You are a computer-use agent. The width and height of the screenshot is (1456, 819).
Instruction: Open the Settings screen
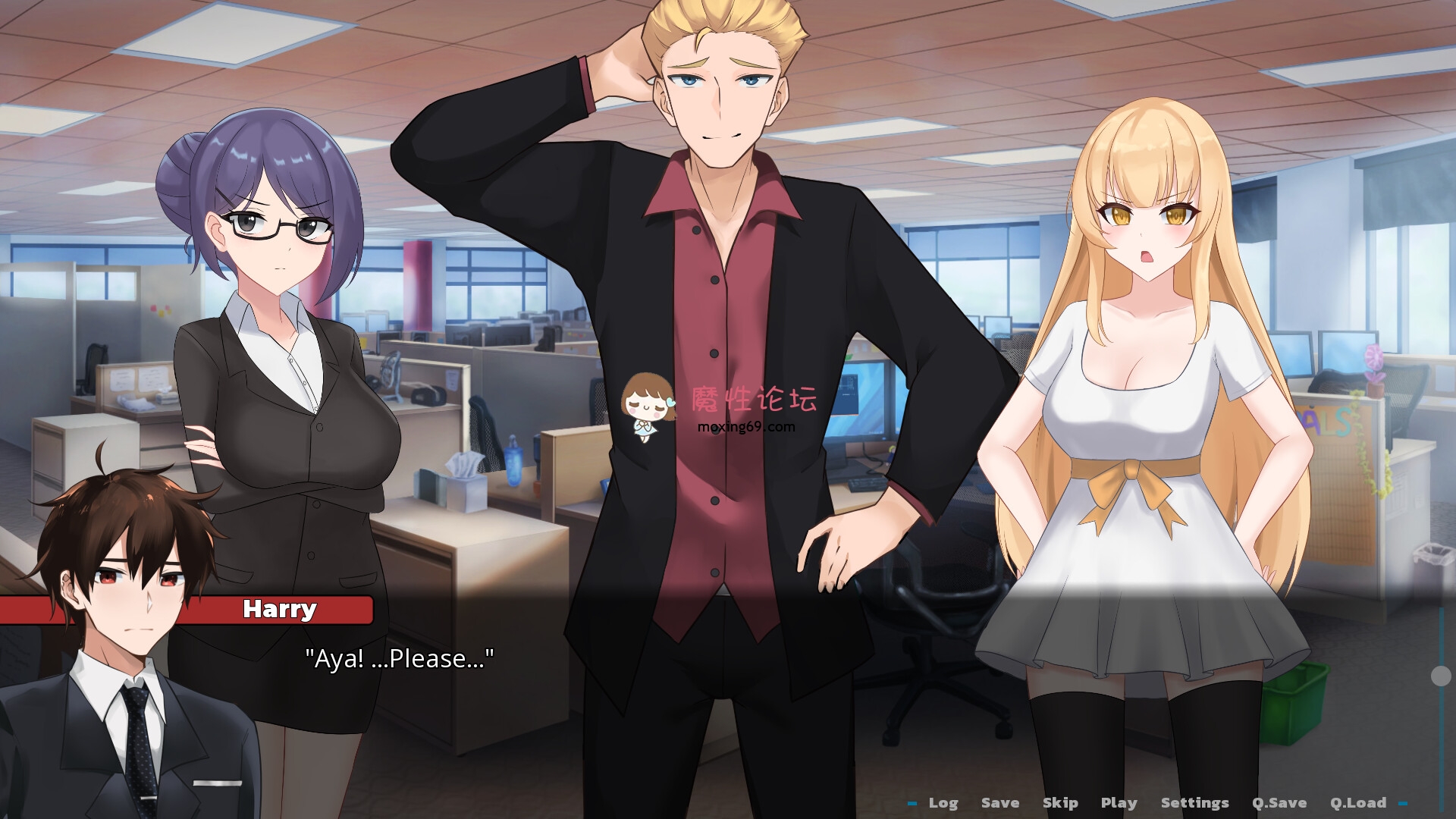[x=1197, y=802]
